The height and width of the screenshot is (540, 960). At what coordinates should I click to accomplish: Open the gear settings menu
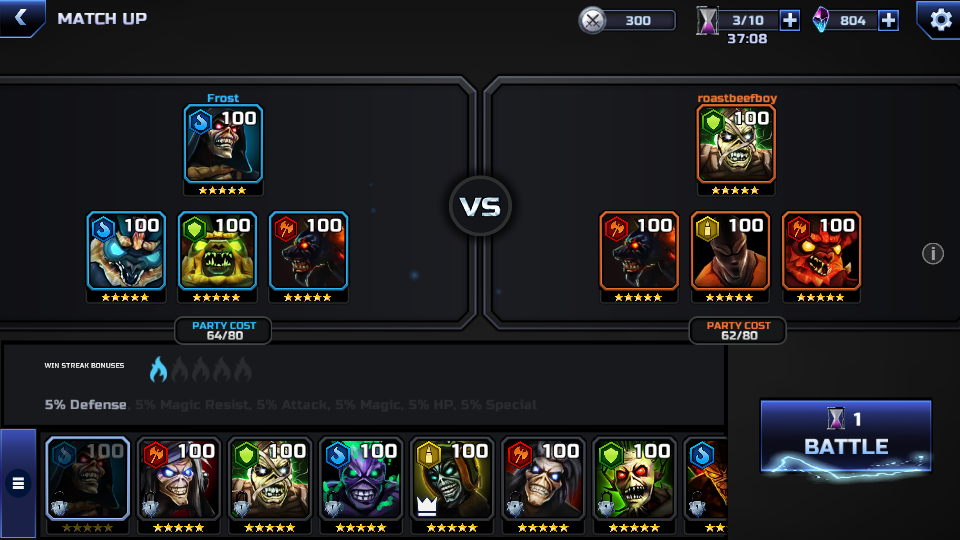[940, 19]
